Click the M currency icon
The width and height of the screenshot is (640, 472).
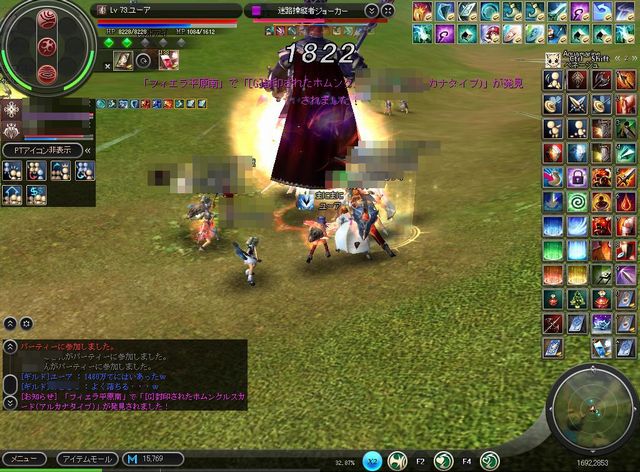point(131,459)
